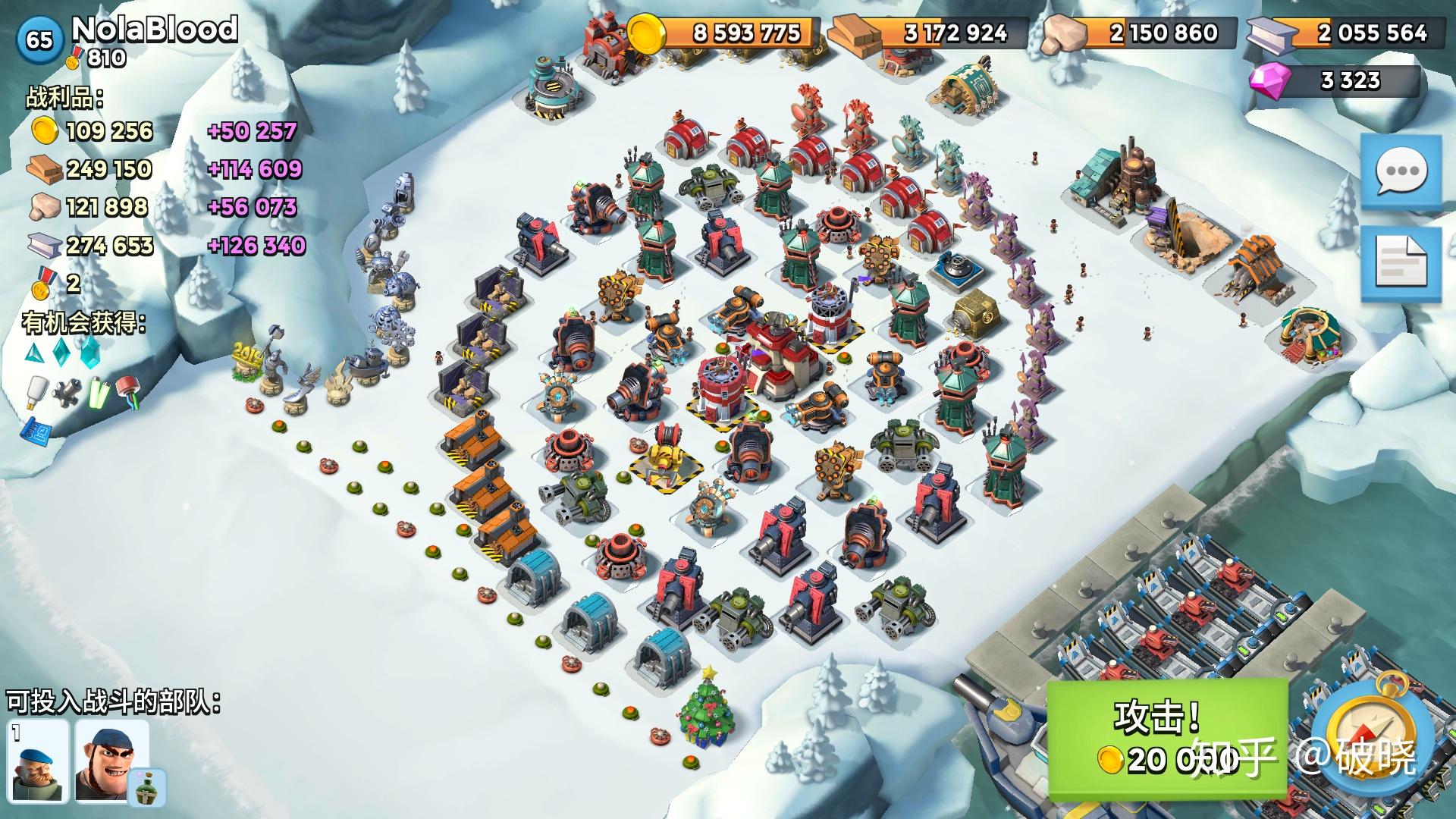Select the blue beret troop portrait
Screen dimensions: 1456x819
[38, 761]
